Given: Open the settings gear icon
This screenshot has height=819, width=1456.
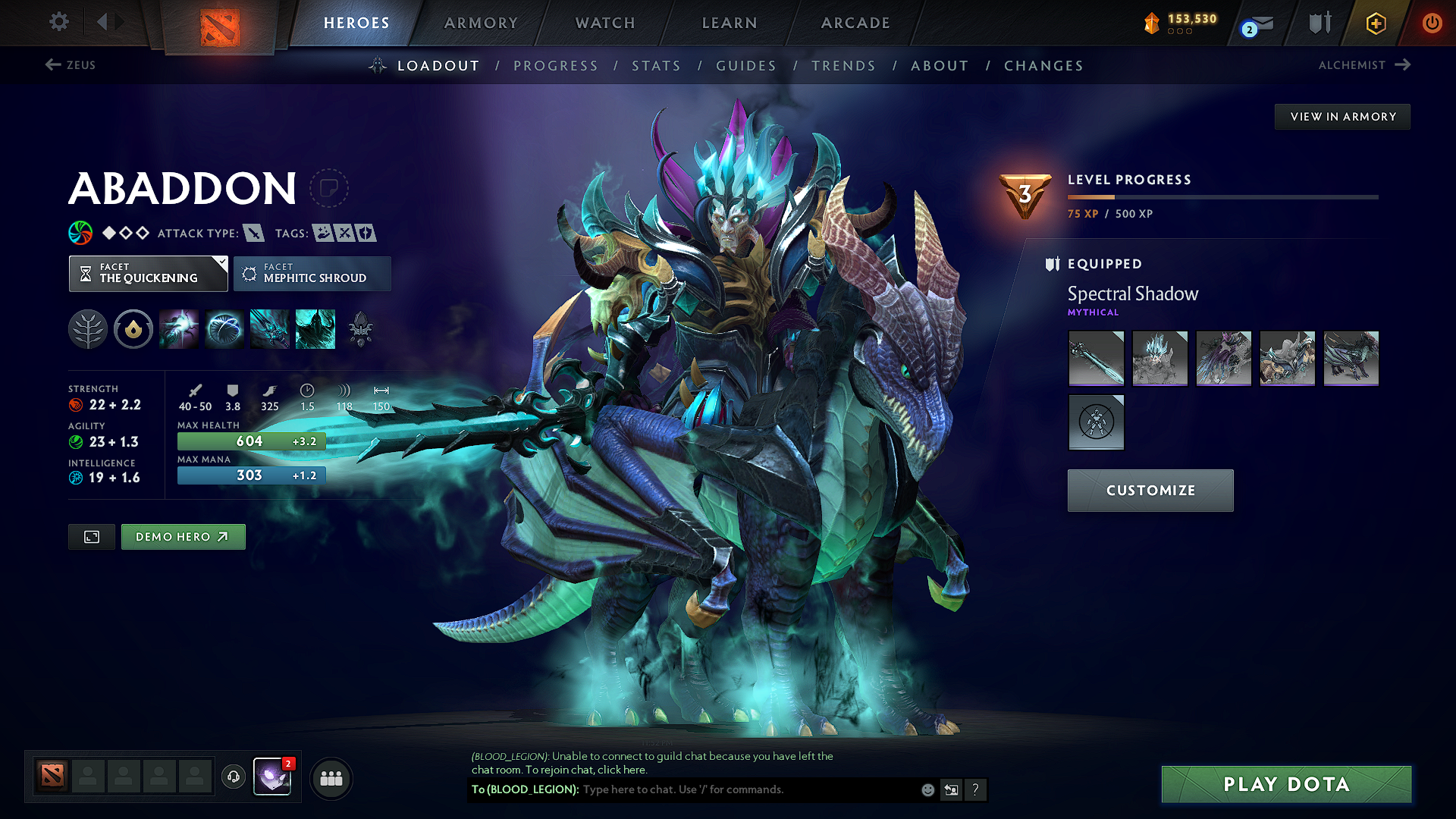Looking at the screenshot, I should pos(58,22).
